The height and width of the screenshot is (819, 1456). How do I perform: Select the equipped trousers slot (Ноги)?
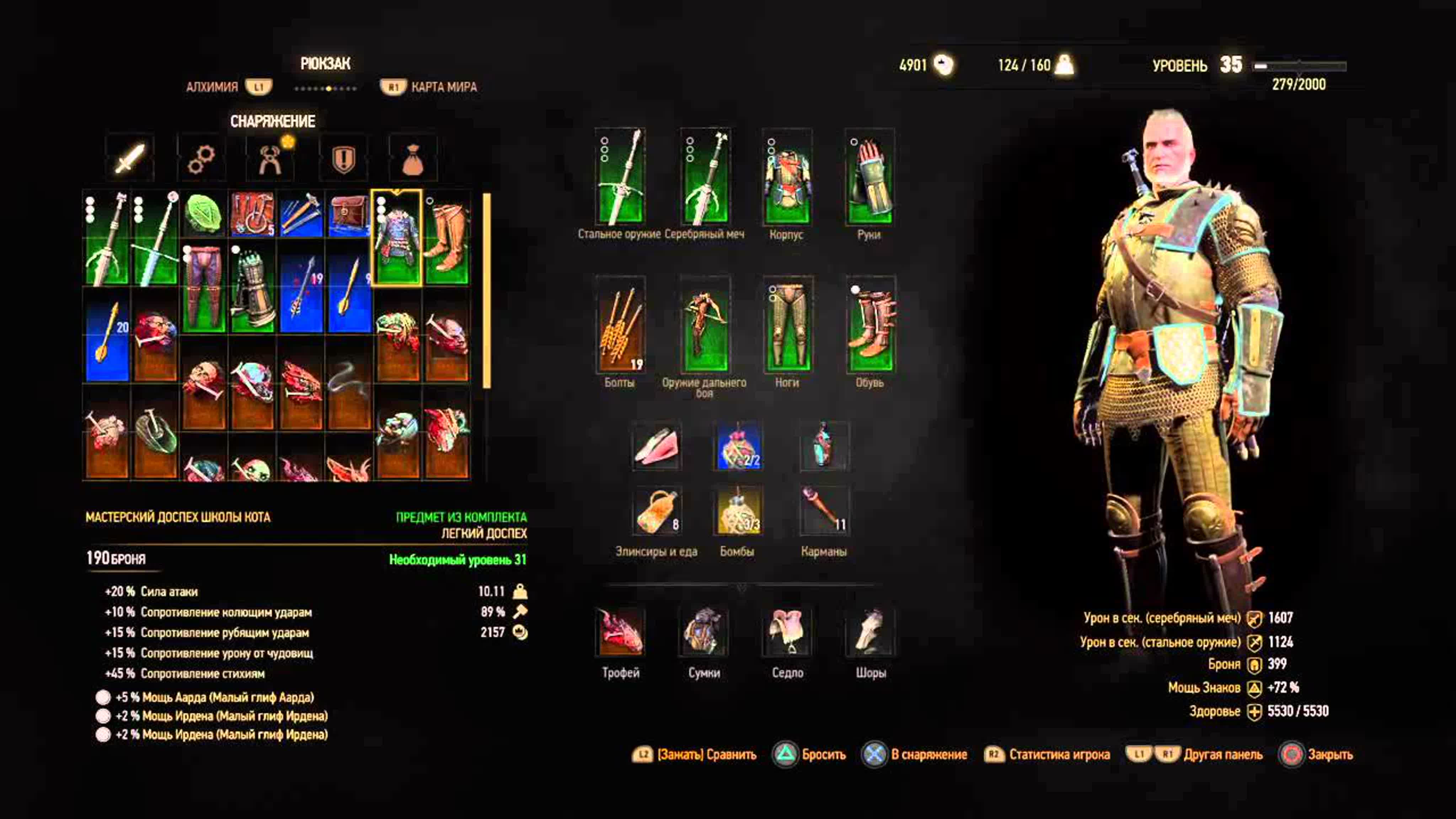pos(787,325)
